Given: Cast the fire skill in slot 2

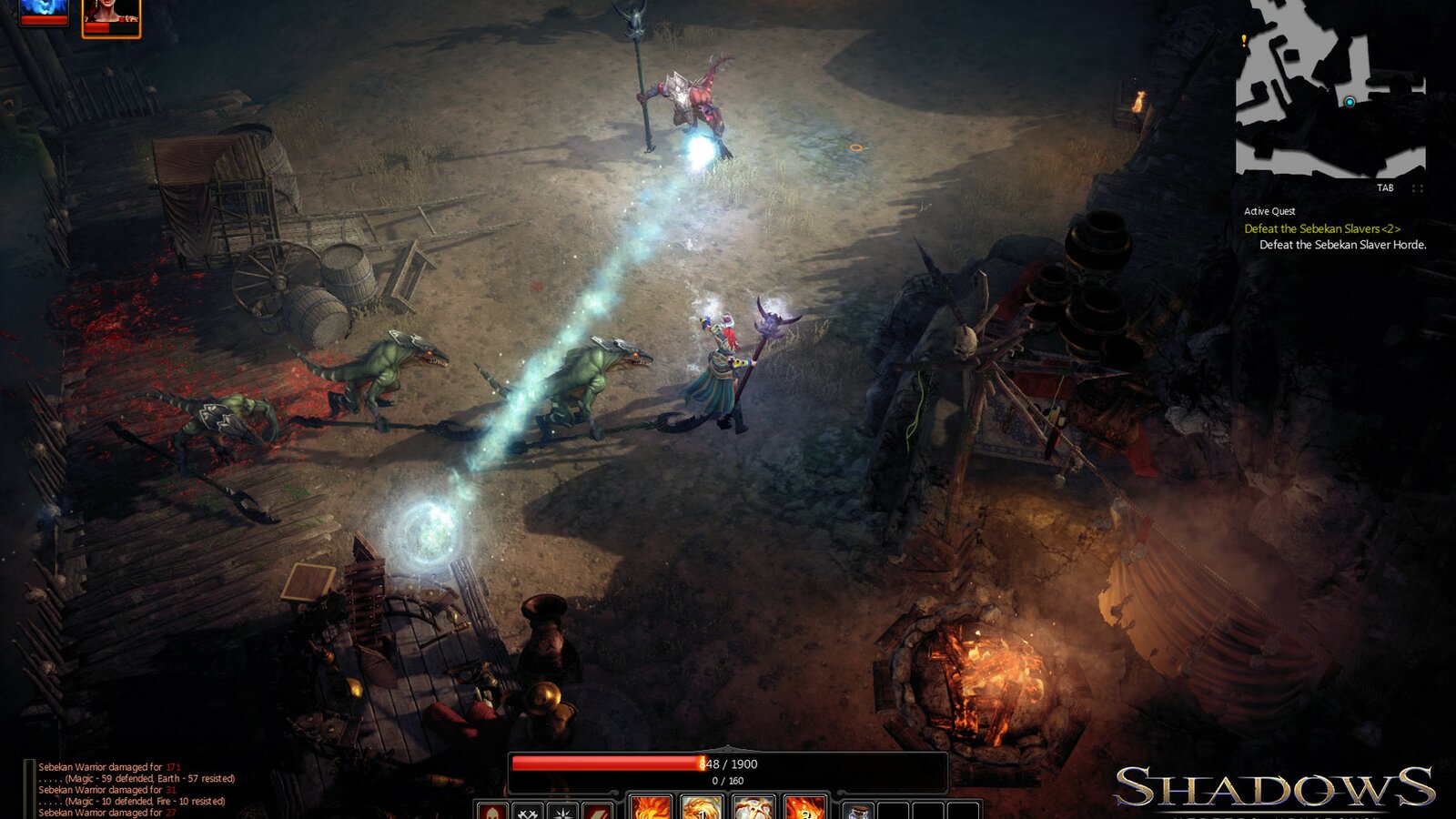Looking at the screenshot, I should click(804, 810).
